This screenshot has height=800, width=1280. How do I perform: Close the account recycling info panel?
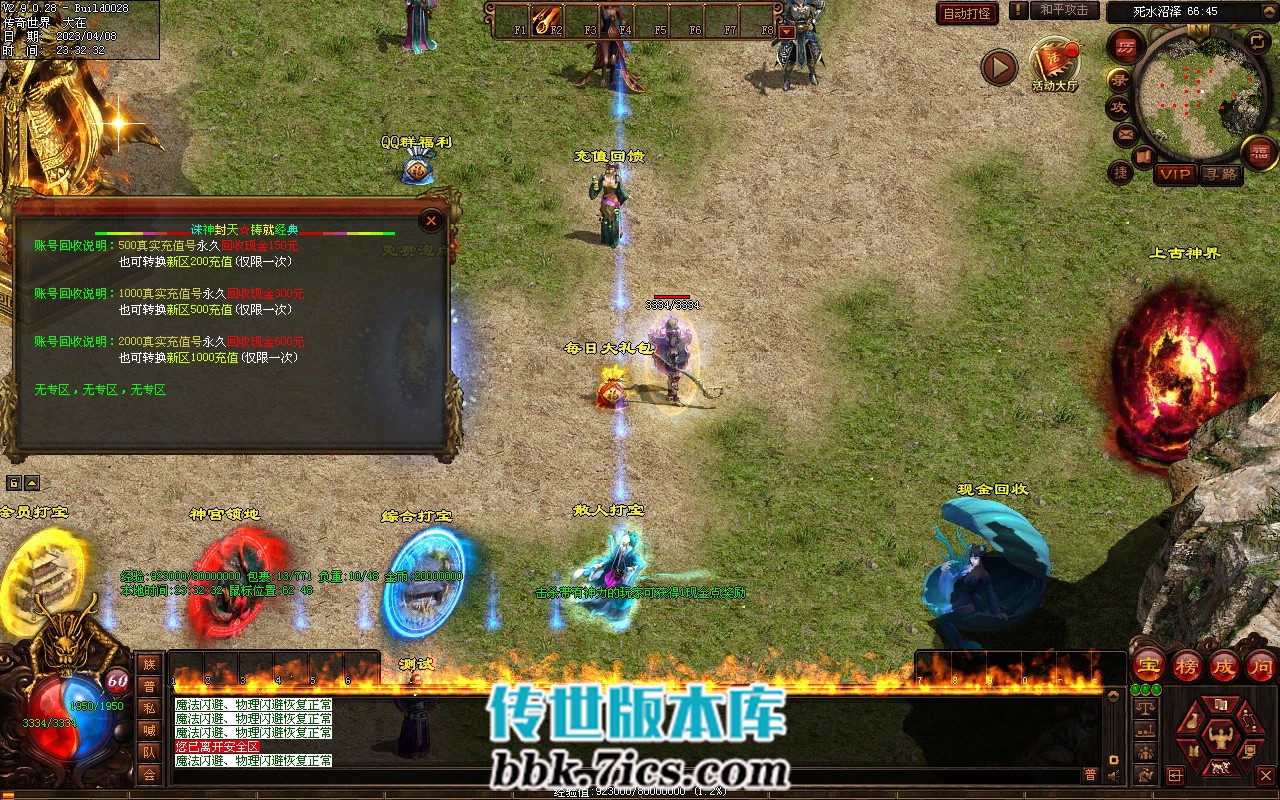click(x=431, y=220)
